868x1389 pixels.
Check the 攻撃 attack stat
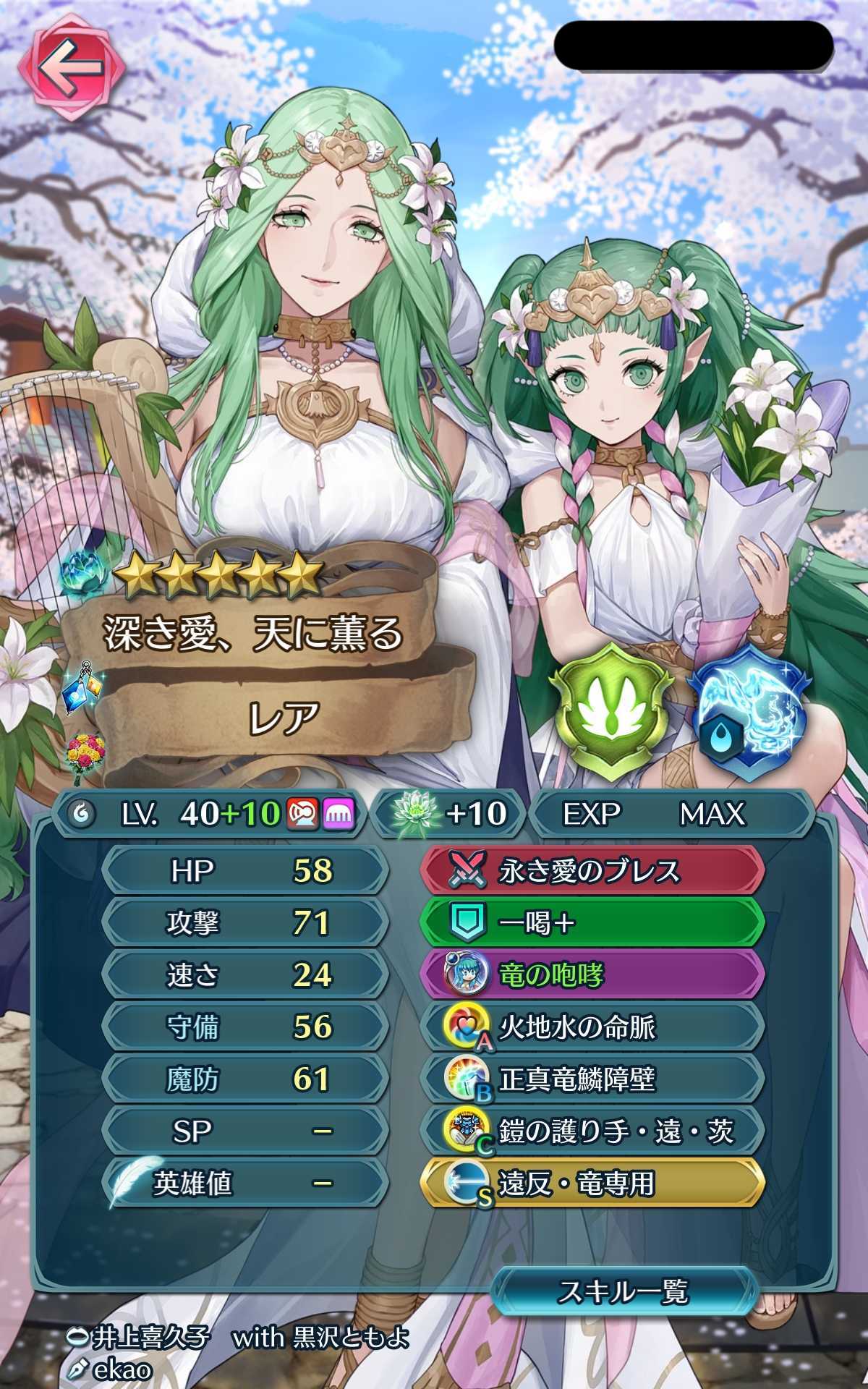pos(244,923)
